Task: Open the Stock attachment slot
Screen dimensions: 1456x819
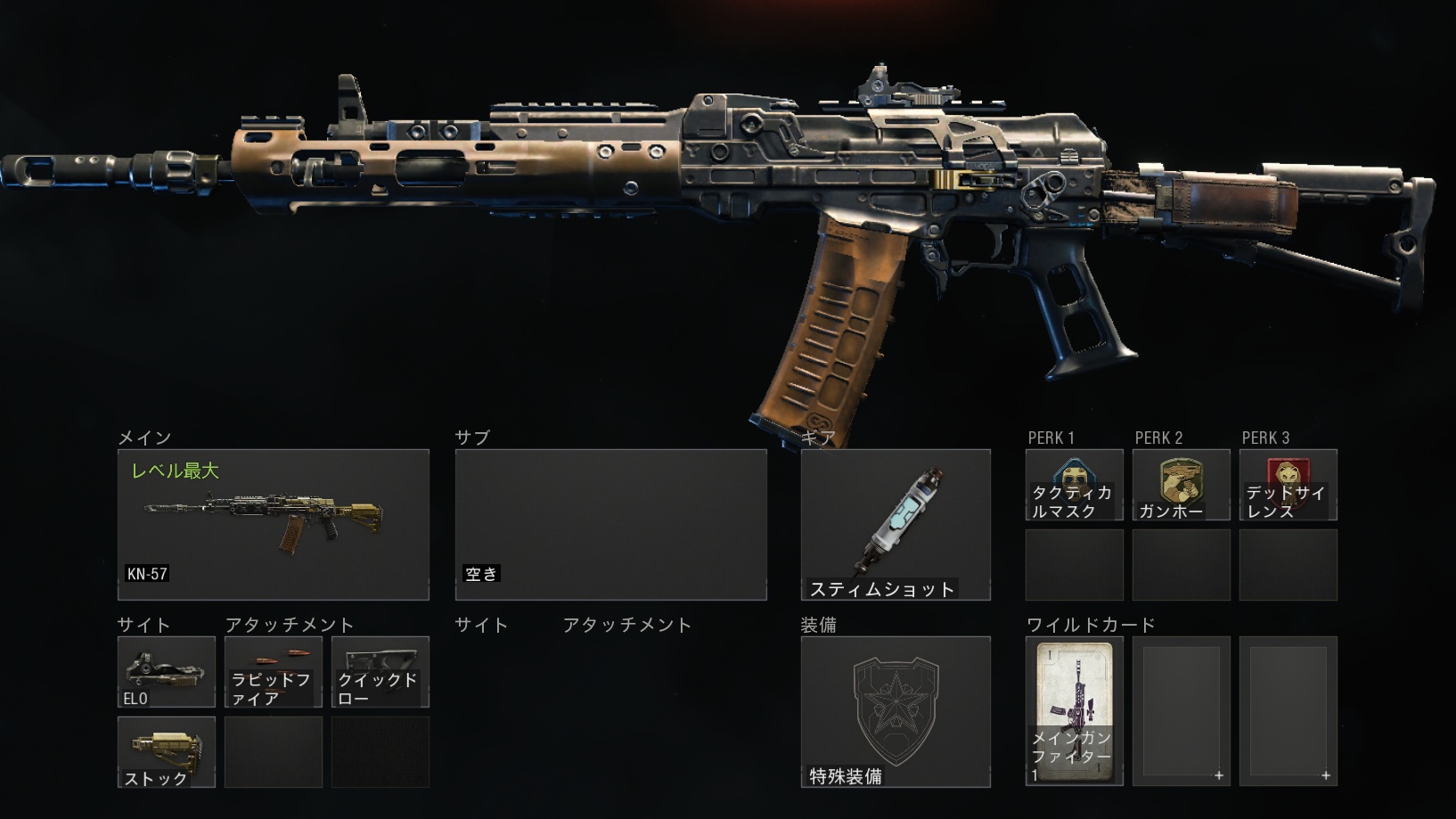Action: point(166,752)
